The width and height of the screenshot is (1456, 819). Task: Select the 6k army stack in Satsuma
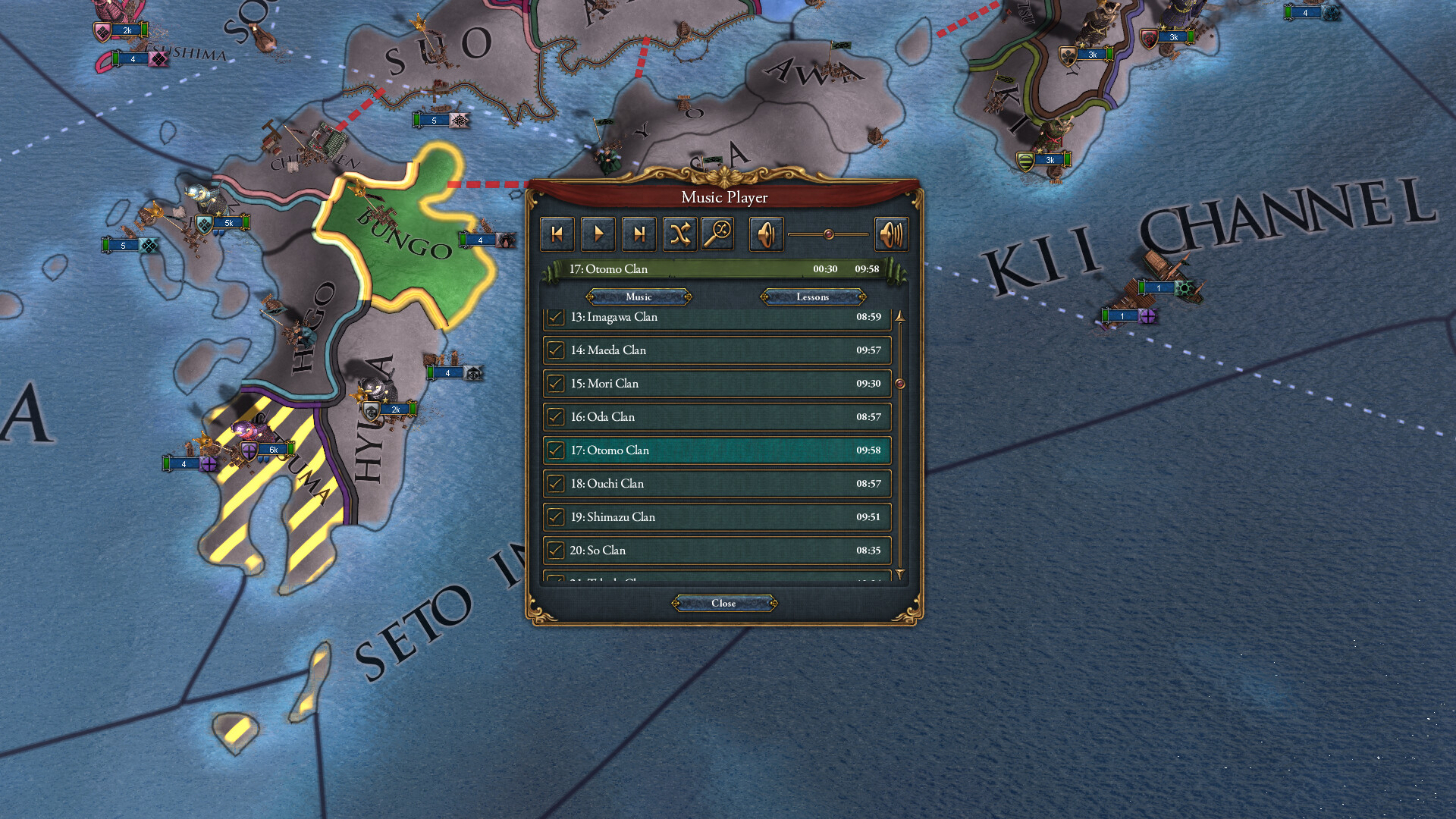pos(273,449)
